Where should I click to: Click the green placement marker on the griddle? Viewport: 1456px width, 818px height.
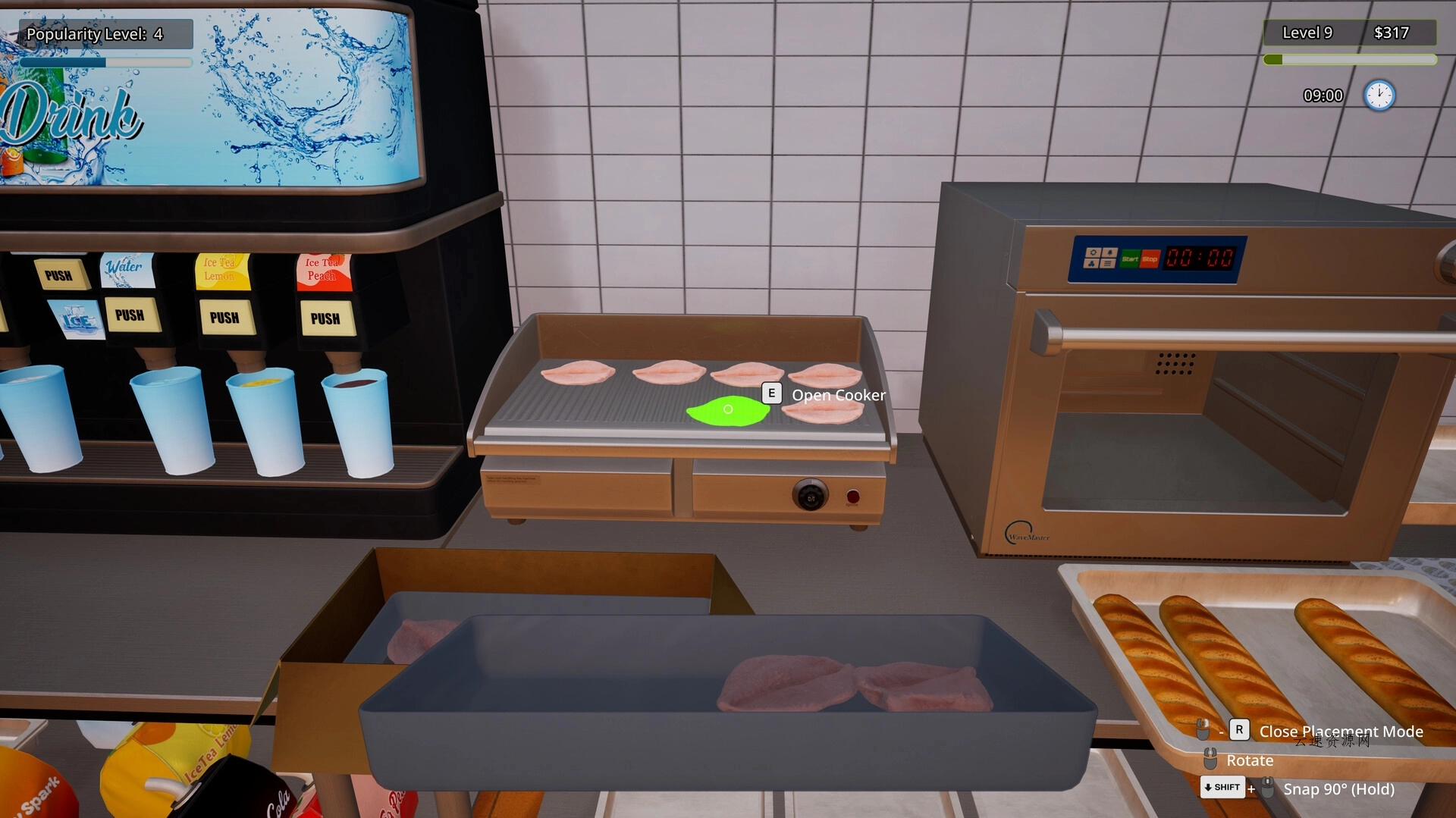pyautogui.click(x=729, y=410)
